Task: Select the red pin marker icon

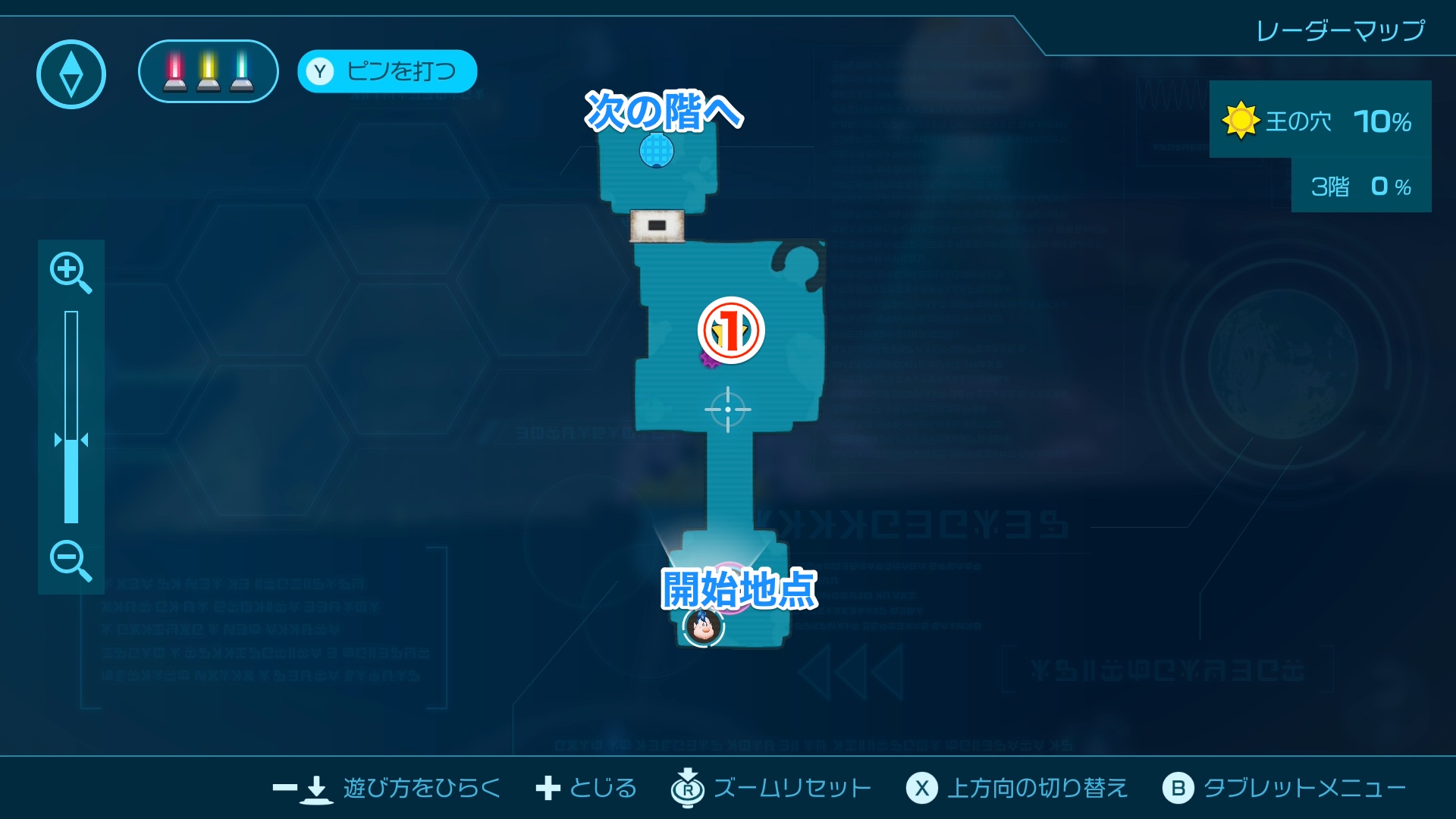Action: [x=173, y=71]
